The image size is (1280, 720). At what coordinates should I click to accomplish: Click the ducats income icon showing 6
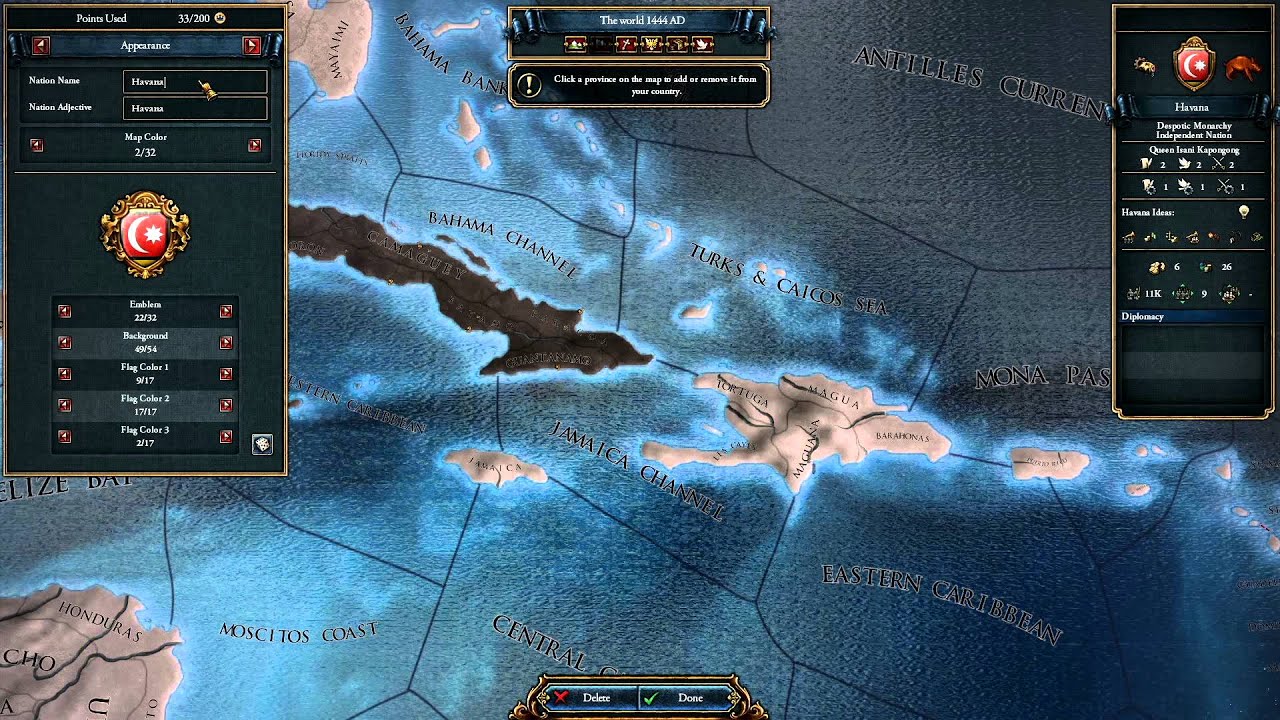pyautogui.click(x=1156, y=267)
